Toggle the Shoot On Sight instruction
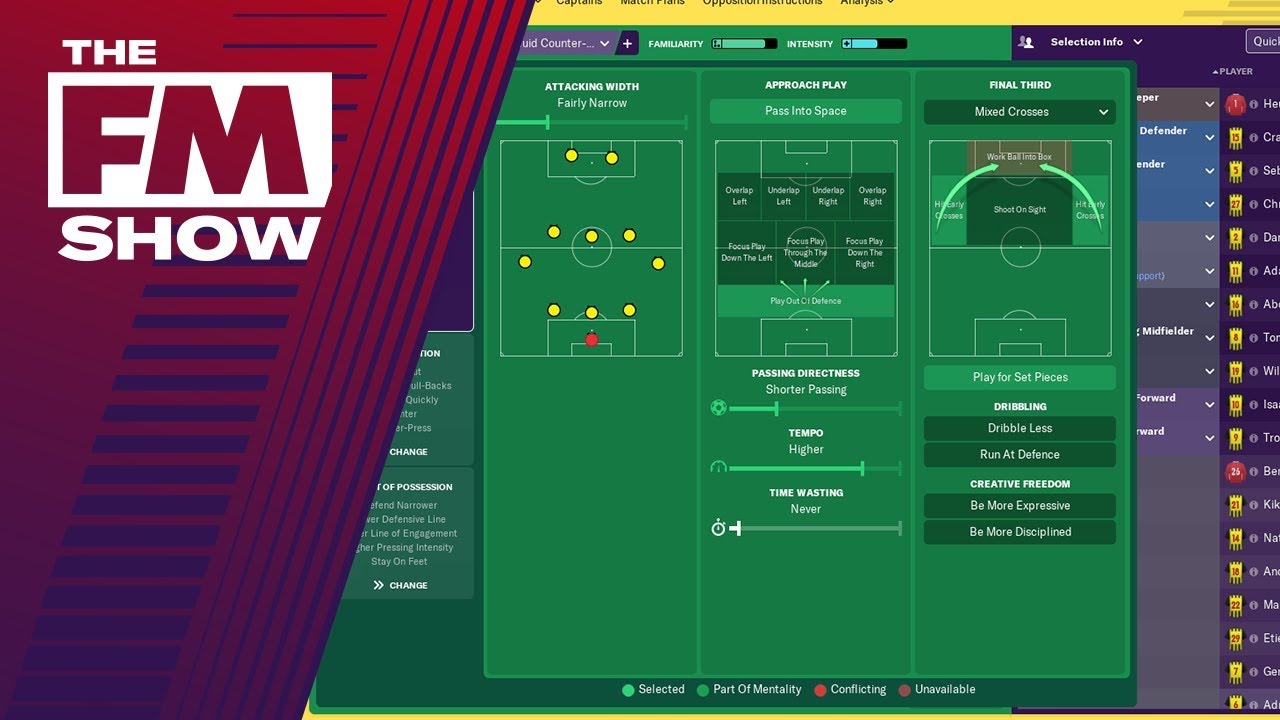The width and height of the screenshot is (1280, 720). 1019,210
